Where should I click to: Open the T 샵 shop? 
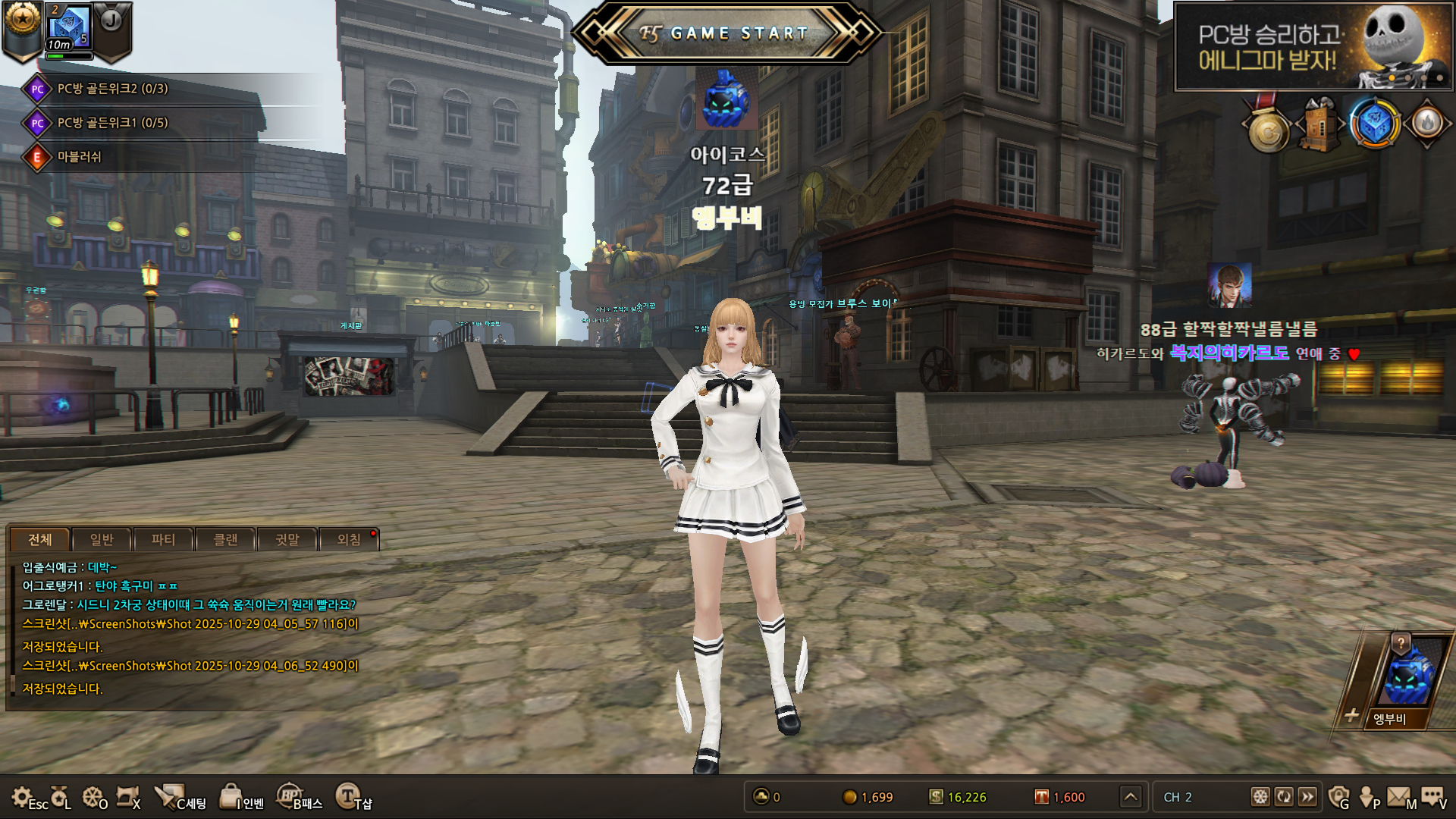click(353, 798)
